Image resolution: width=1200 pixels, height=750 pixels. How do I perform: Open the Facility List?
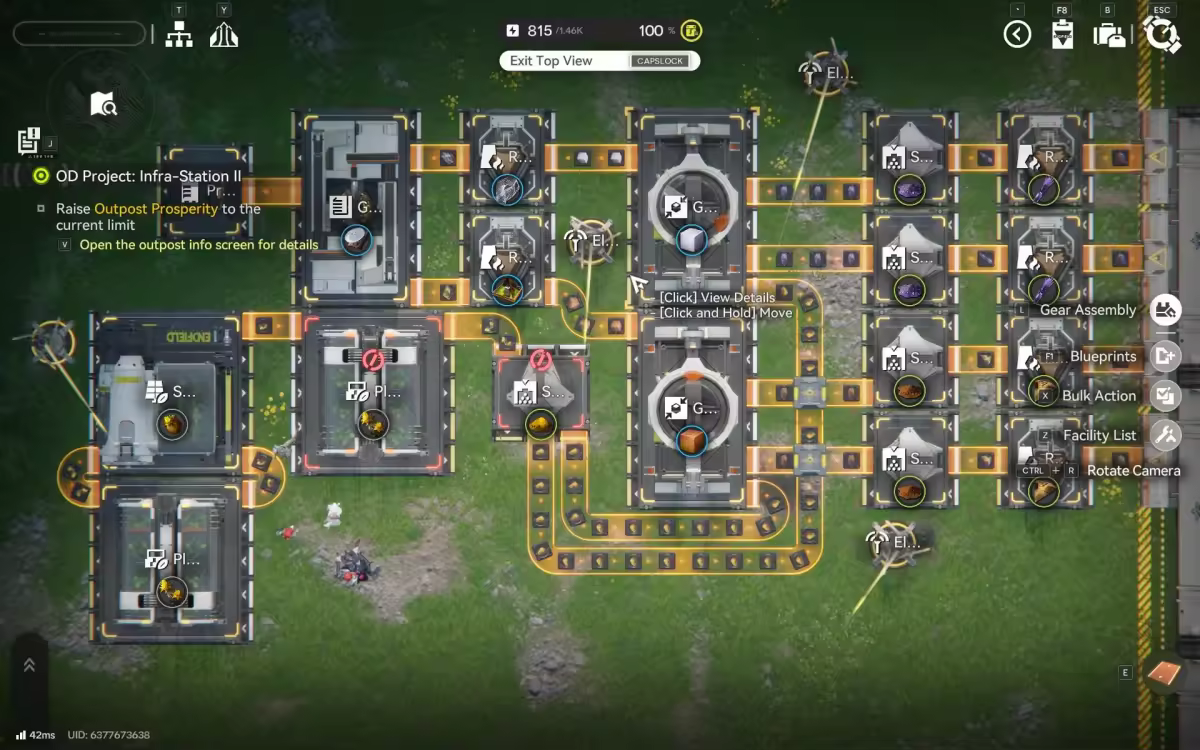pyautogui.click(x=1166, y=435)
